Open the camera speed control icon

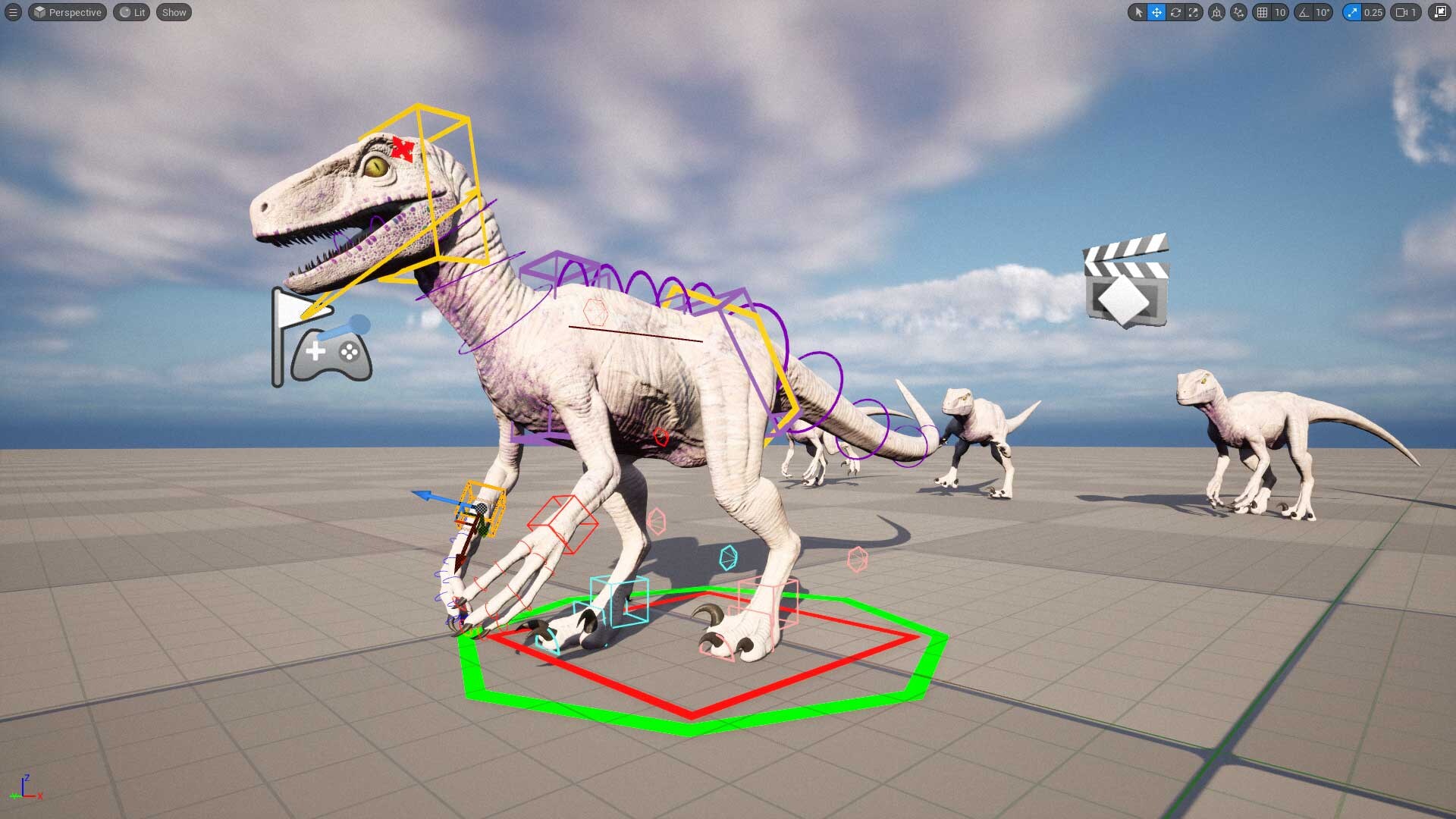click(1403, 12)
